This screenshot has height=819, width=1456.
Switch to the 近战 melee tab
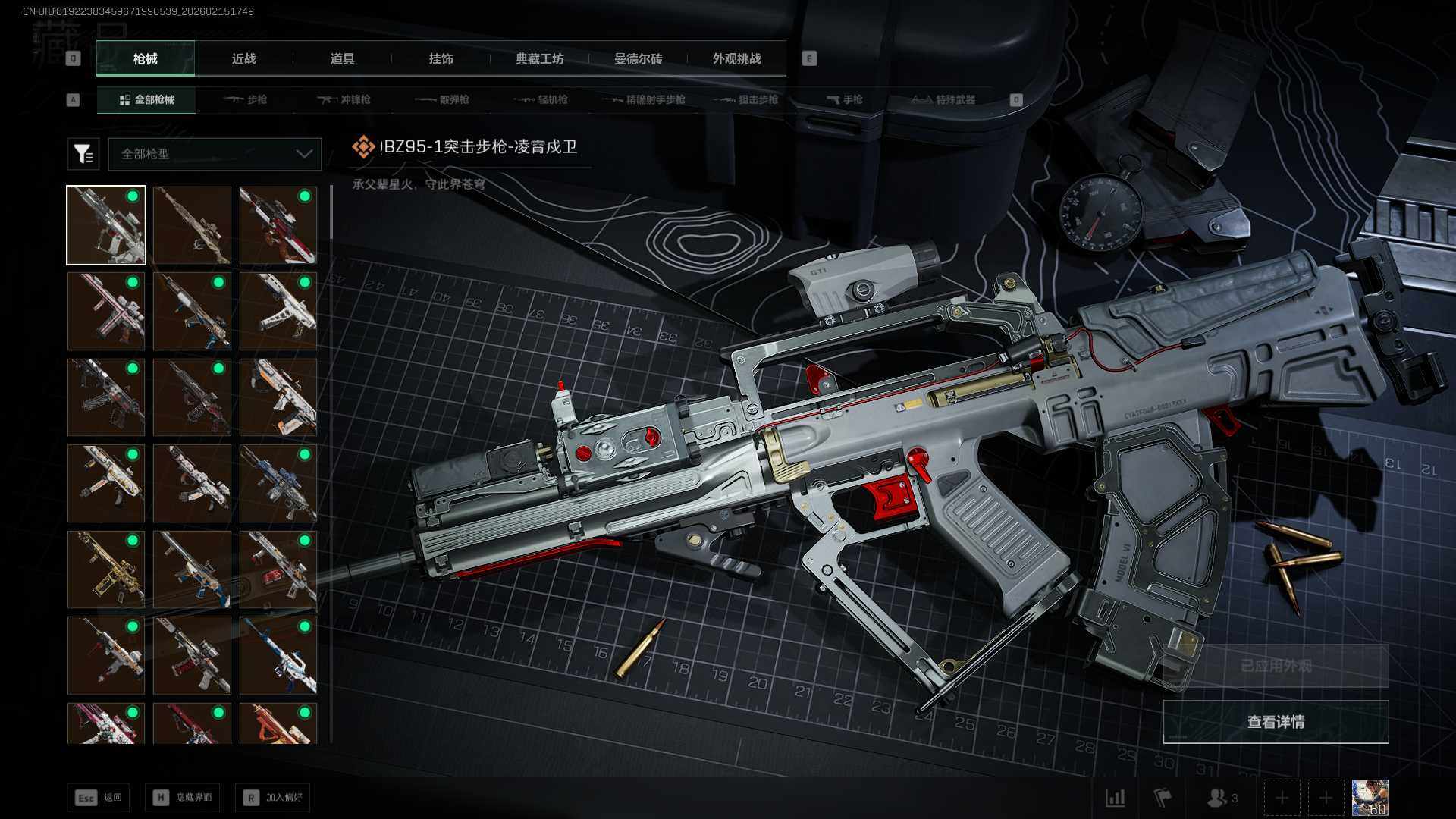point(243,58)
